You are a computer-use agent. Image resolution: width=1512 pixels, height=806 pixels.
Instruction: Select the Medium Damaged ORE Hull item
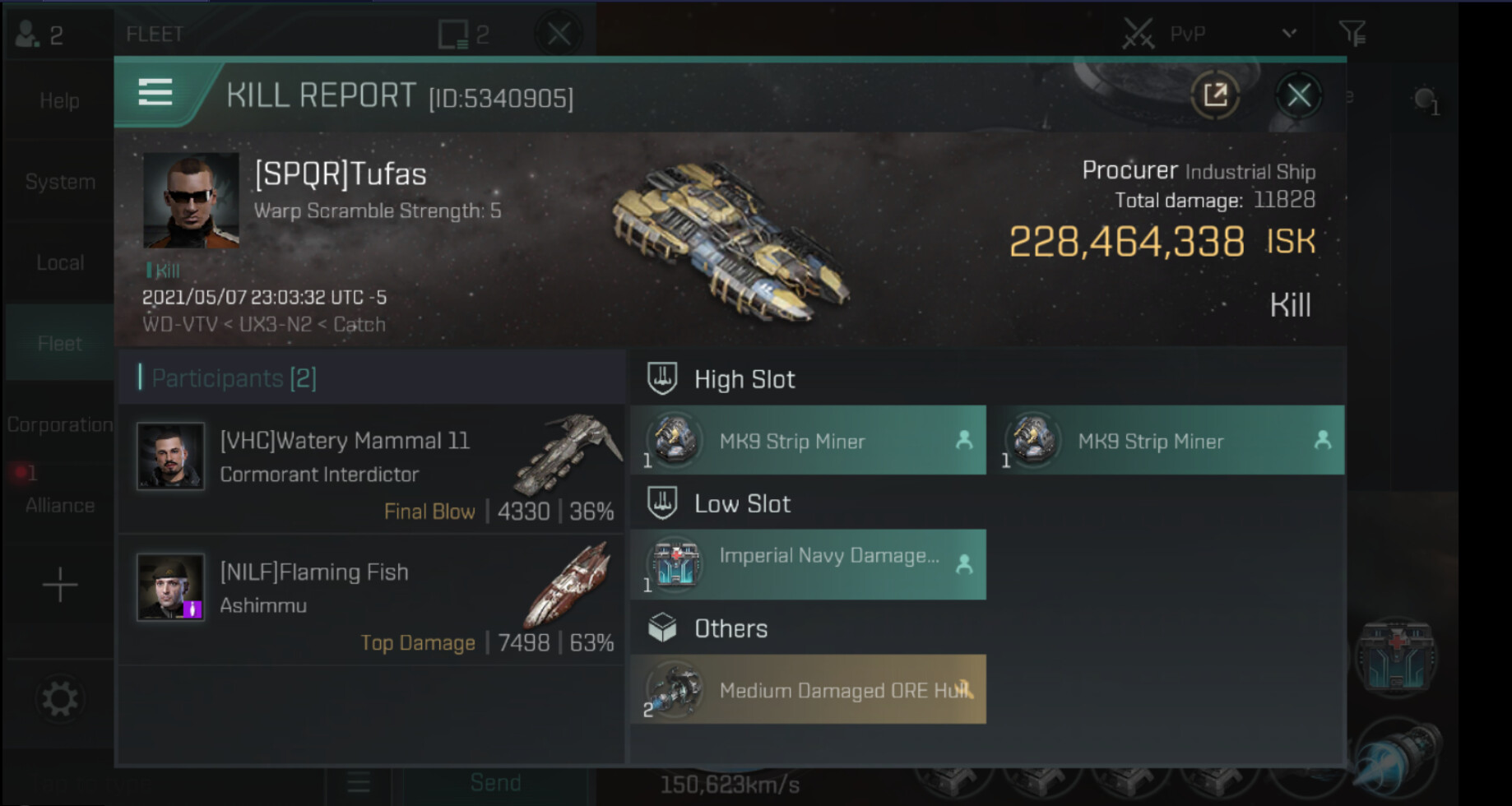pos(809,689)
